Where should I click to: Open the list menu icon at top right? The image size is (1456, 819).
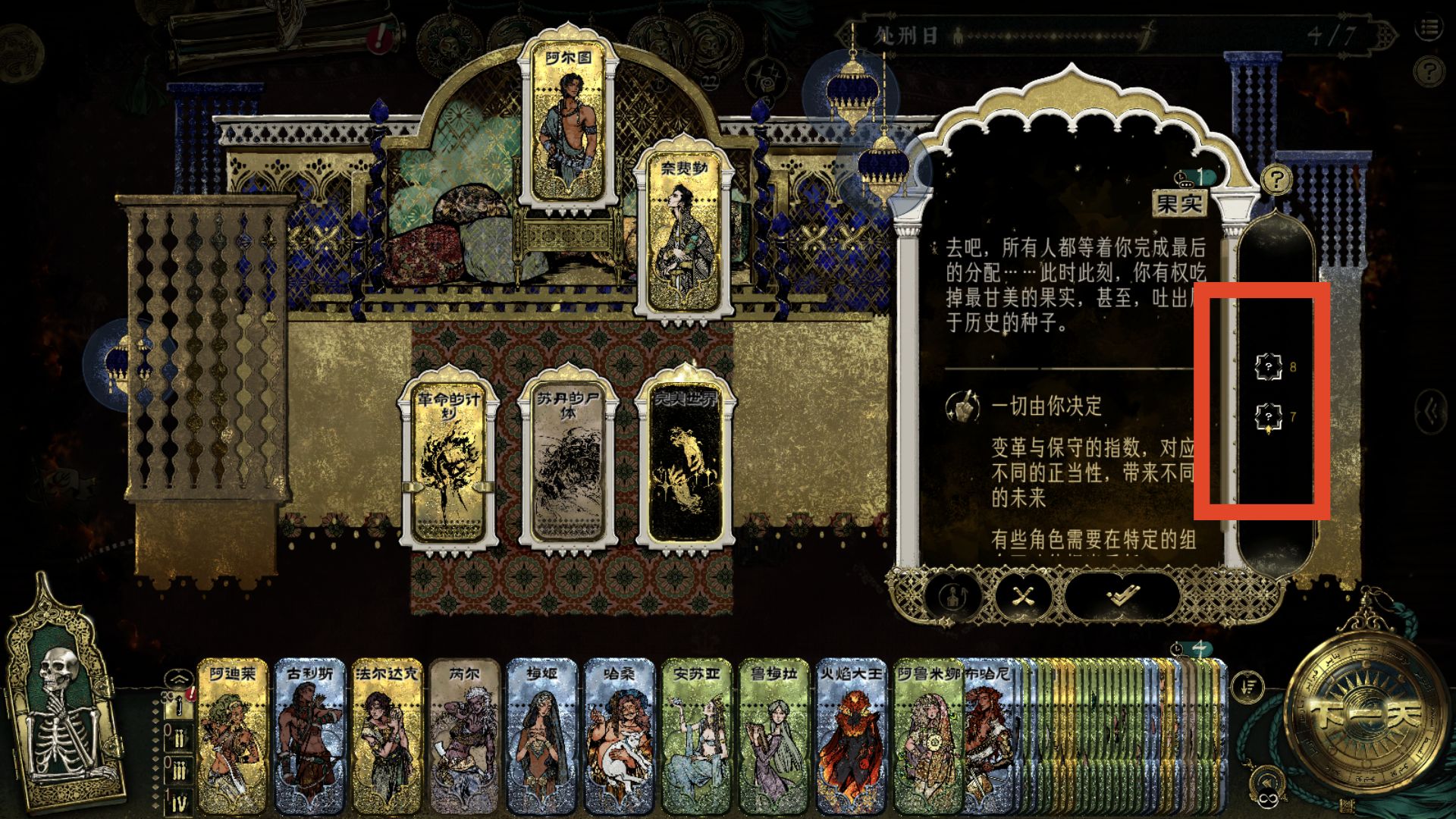pos(1429,29)
